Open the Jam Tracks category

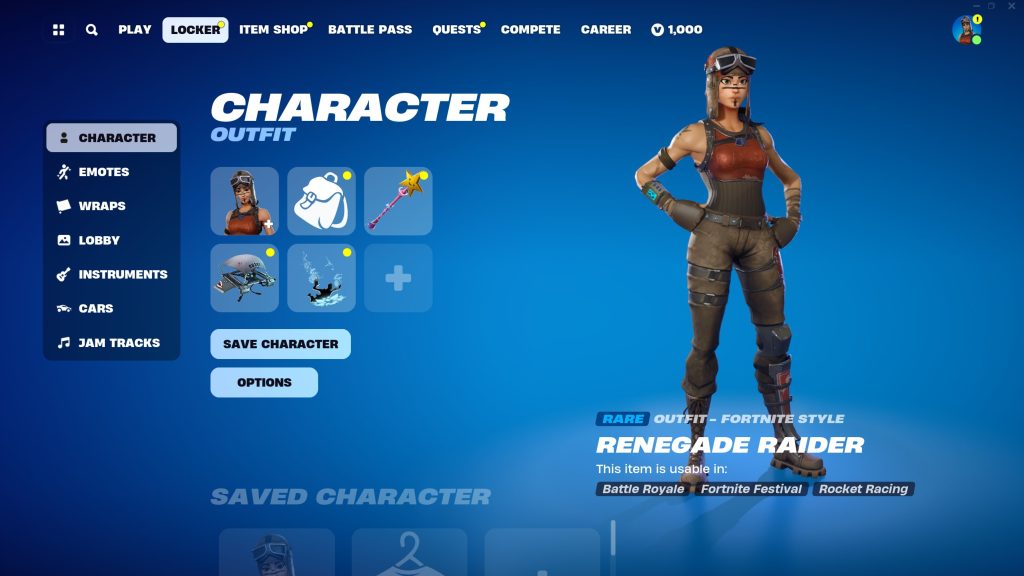[119, 343]
